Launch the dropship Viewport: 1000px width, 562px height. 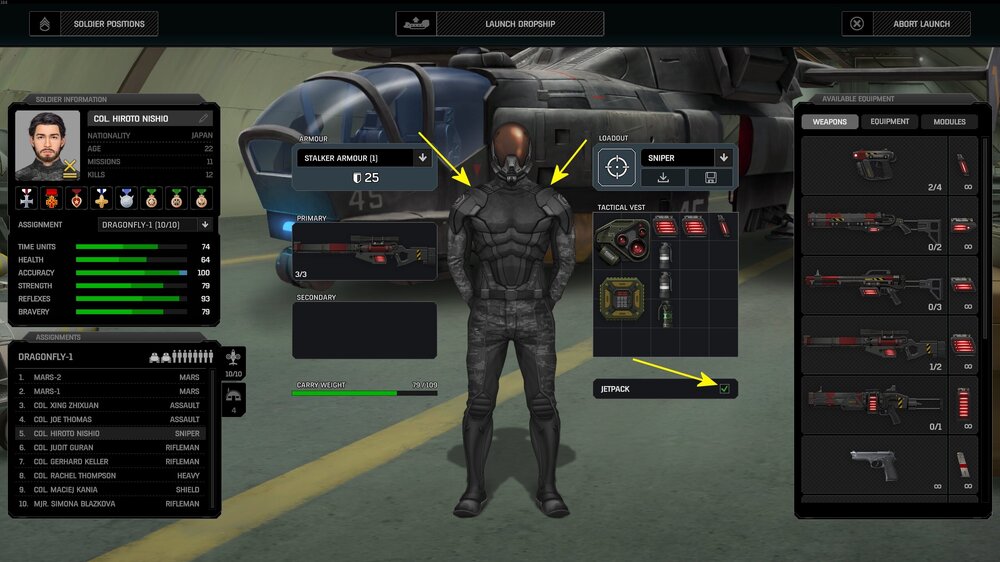pyautogui.click(x=500, y=23)
